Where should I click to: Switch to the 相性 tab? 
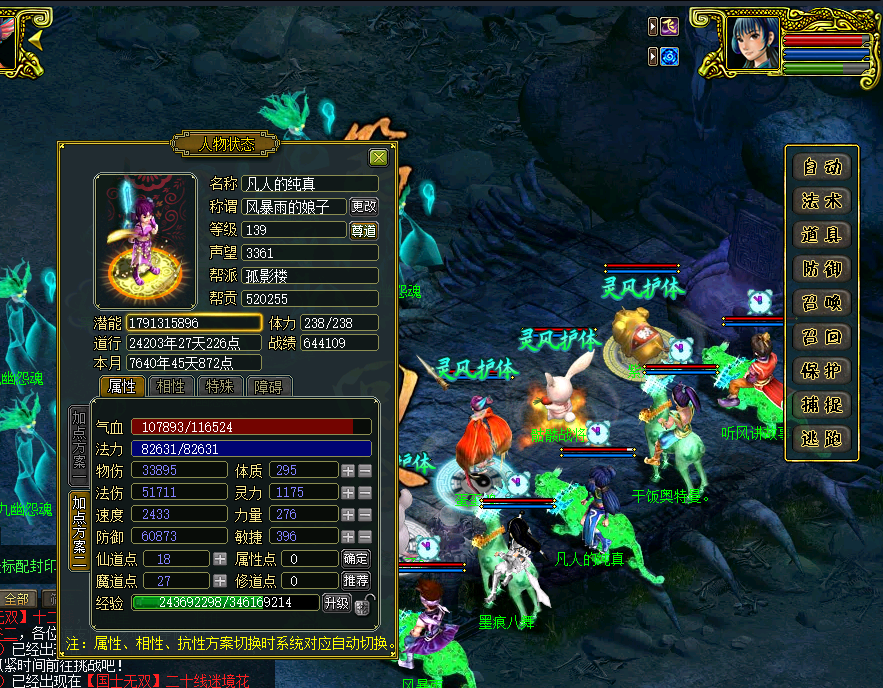click(172, 387)
